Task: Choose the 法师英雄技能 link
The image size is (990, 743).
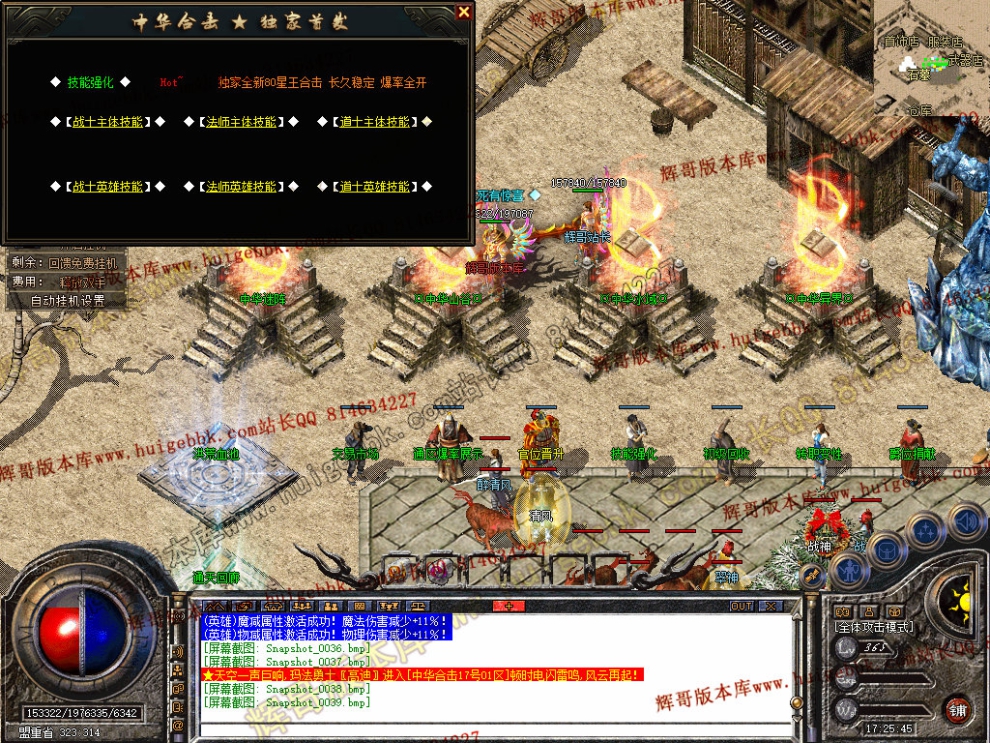Action: [241, 187]
